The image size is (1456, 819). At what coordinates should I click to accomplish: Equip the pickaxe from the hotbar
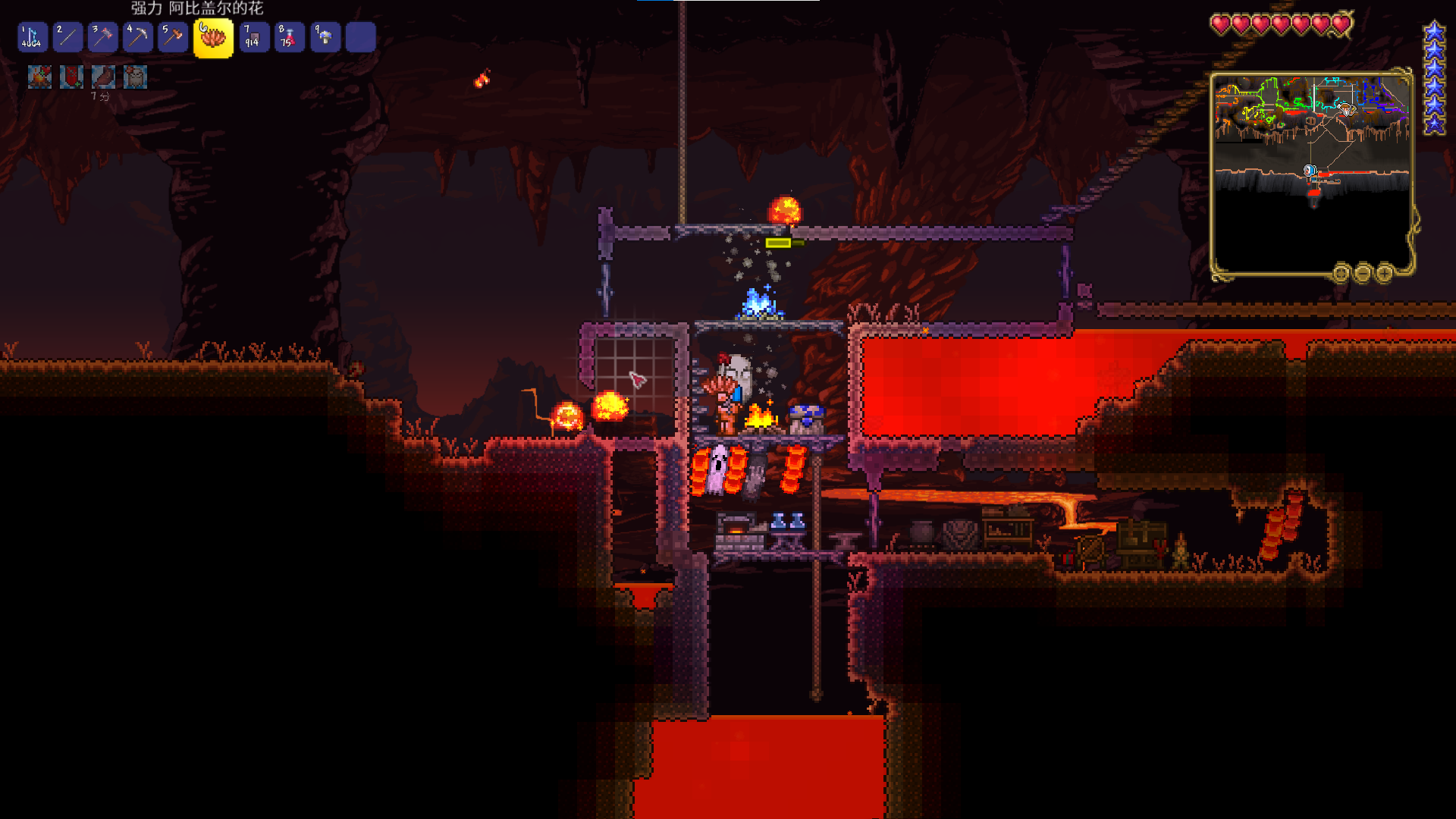pyautogui.click(x=138, y=37)
